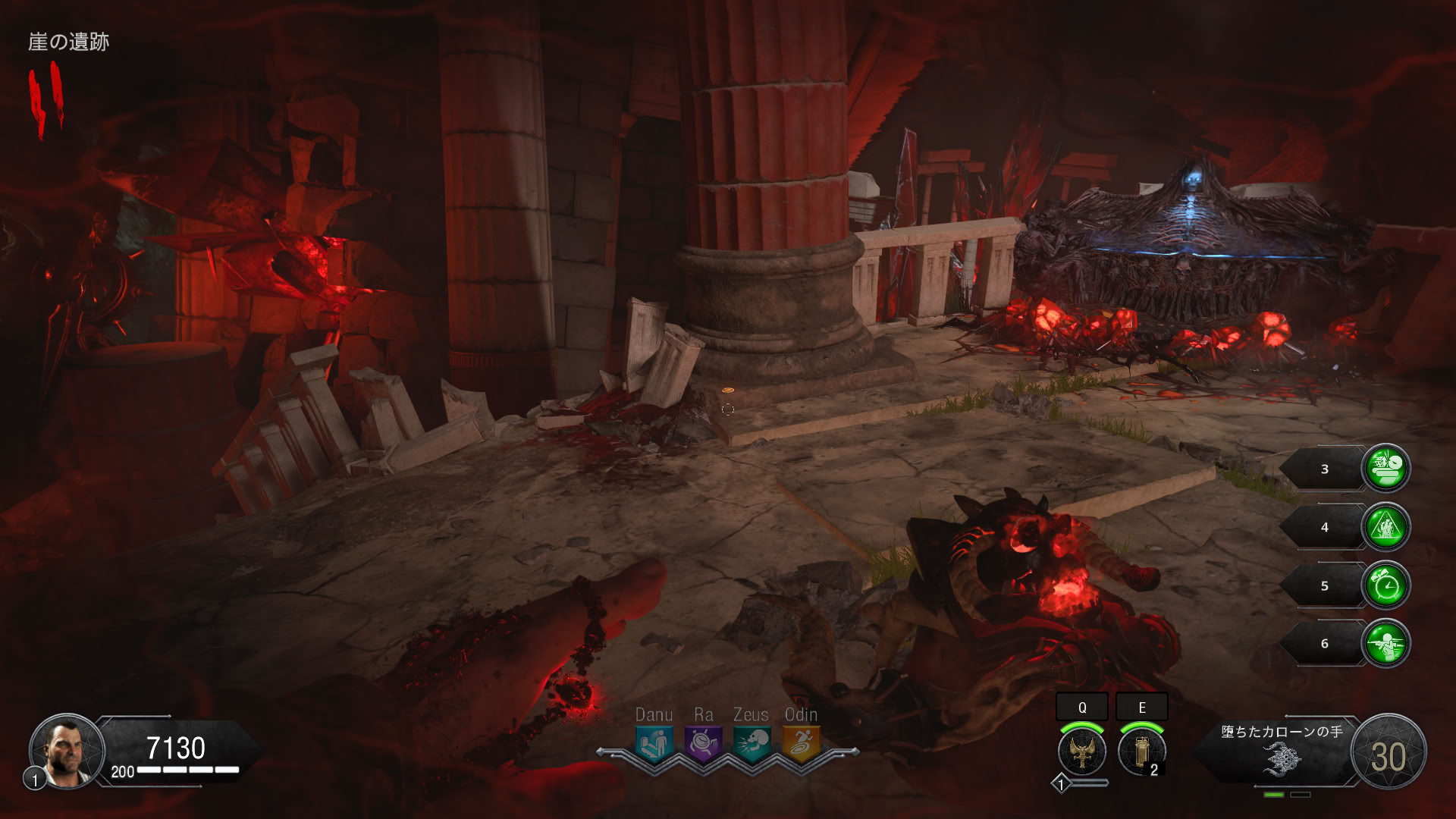This screenshot has width=1456, height=819.
Task: Select the golden canister equipment icon
Action: (x=1141, y=751)
